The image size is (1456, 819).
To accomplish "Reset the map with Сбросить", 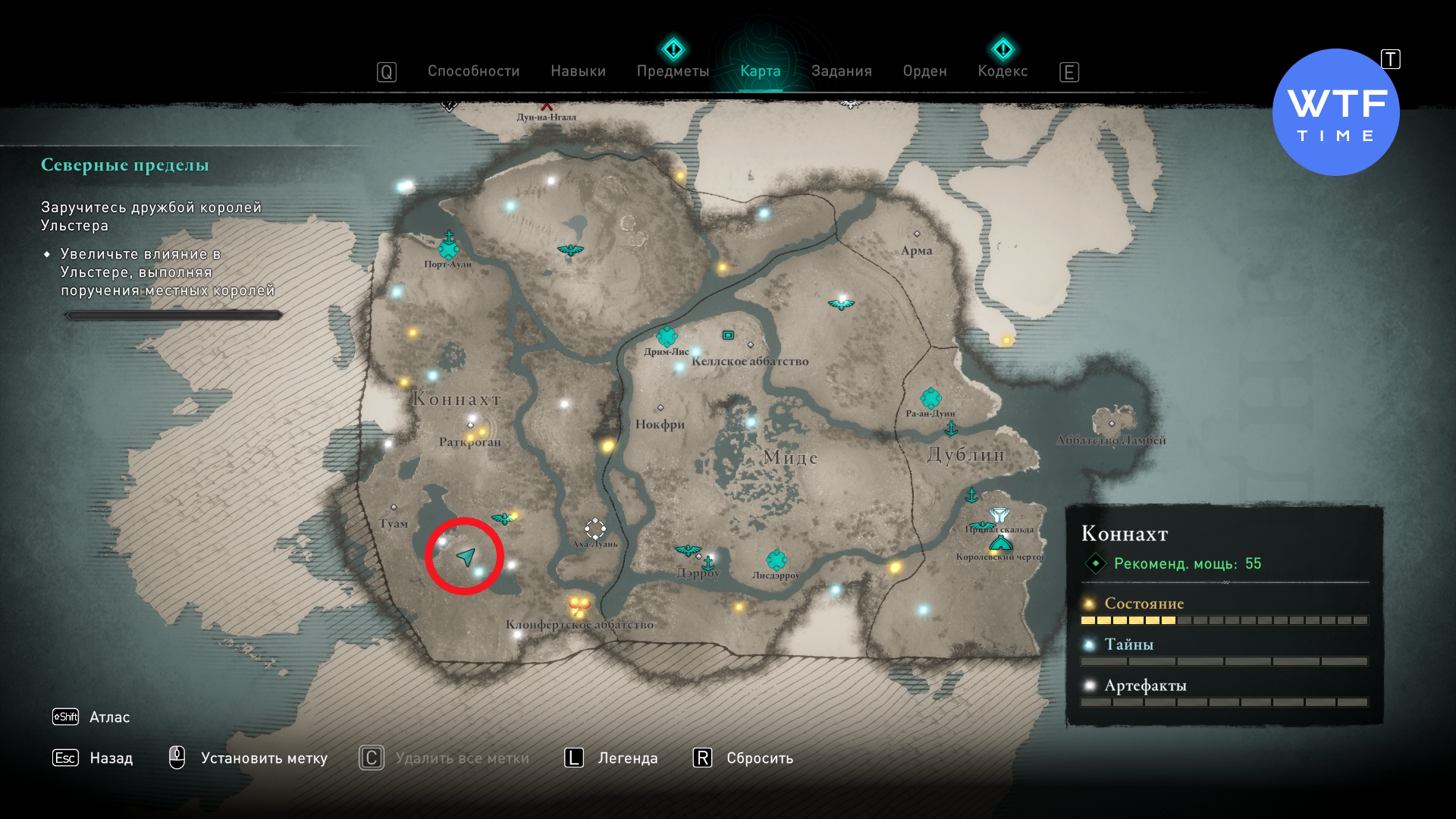I will click(759, 758).
